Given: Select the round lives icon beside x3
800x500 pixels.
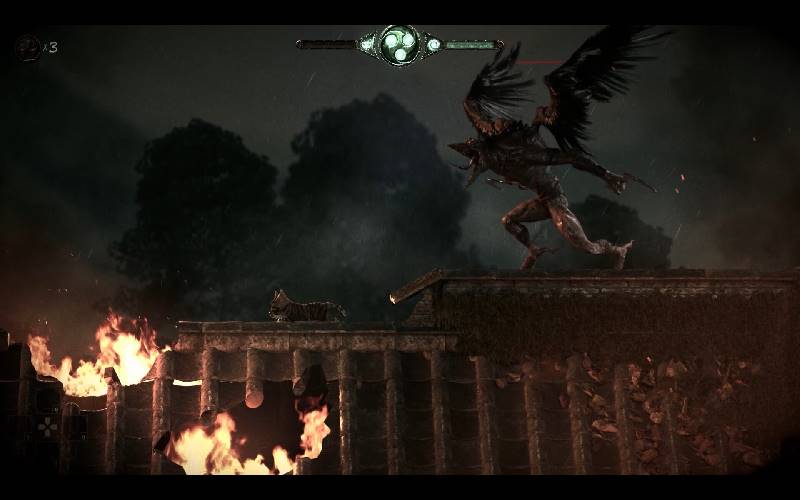Looking at the screenshot, I should point(28,47).
